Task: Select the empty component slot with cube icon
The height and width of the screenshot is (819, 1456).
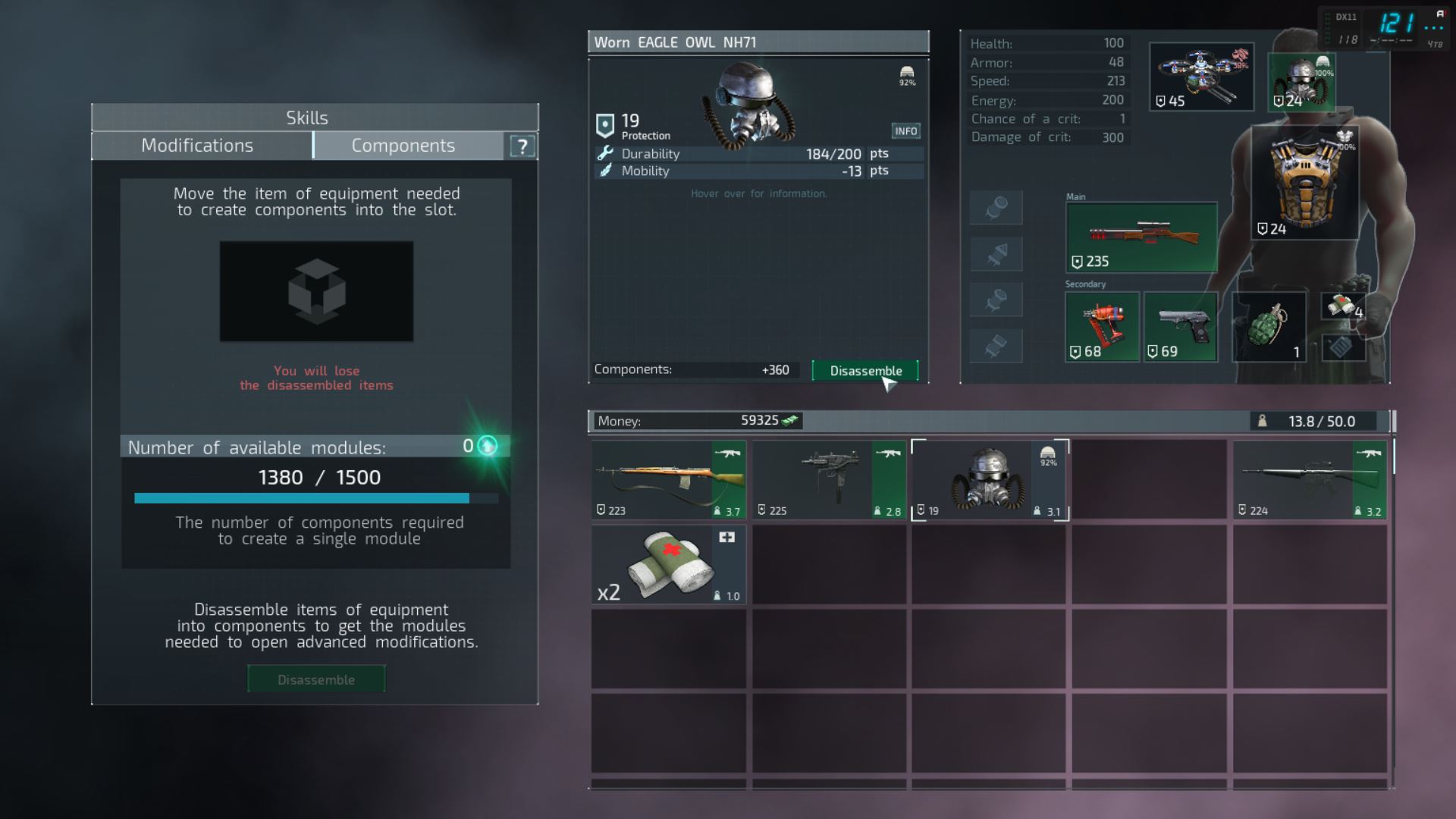Action: (316, 291)
